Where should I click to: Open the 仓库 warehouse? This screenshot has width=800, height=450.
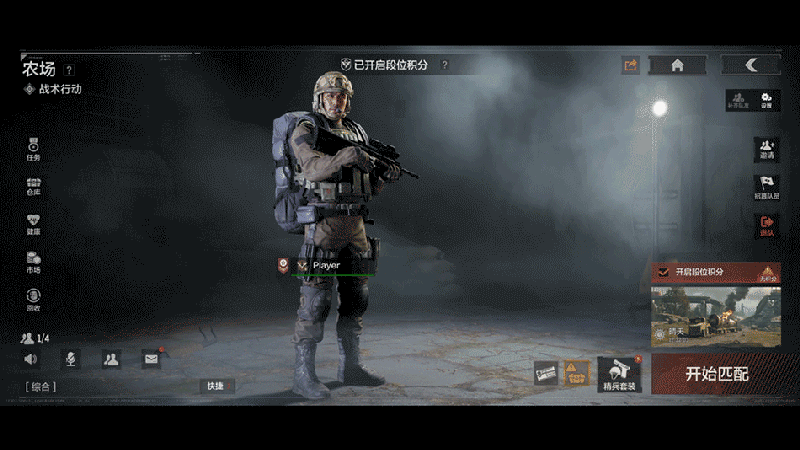(33, 186)
